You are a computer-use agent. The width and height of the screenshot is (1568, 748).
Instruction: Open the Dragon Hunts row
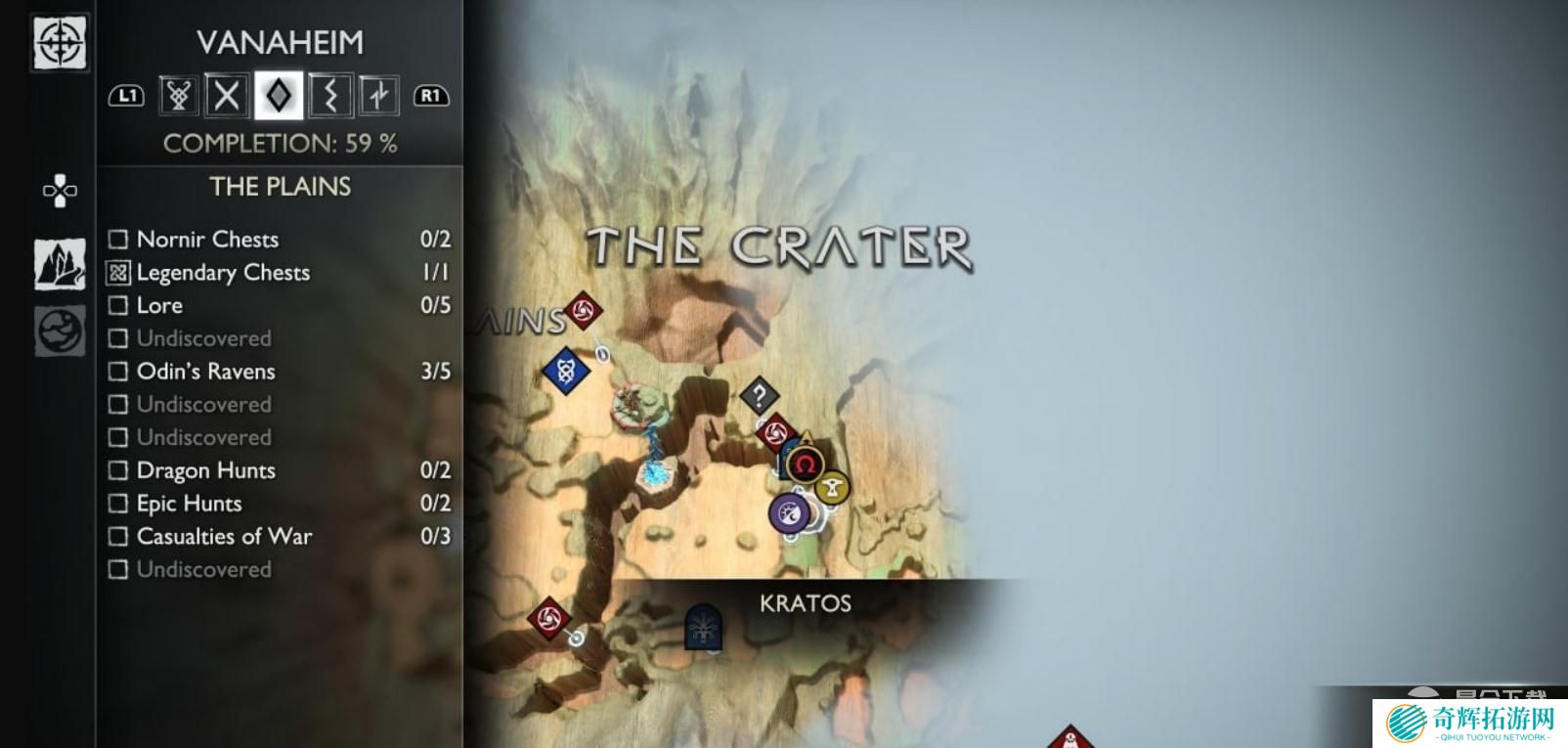(280, 470)
